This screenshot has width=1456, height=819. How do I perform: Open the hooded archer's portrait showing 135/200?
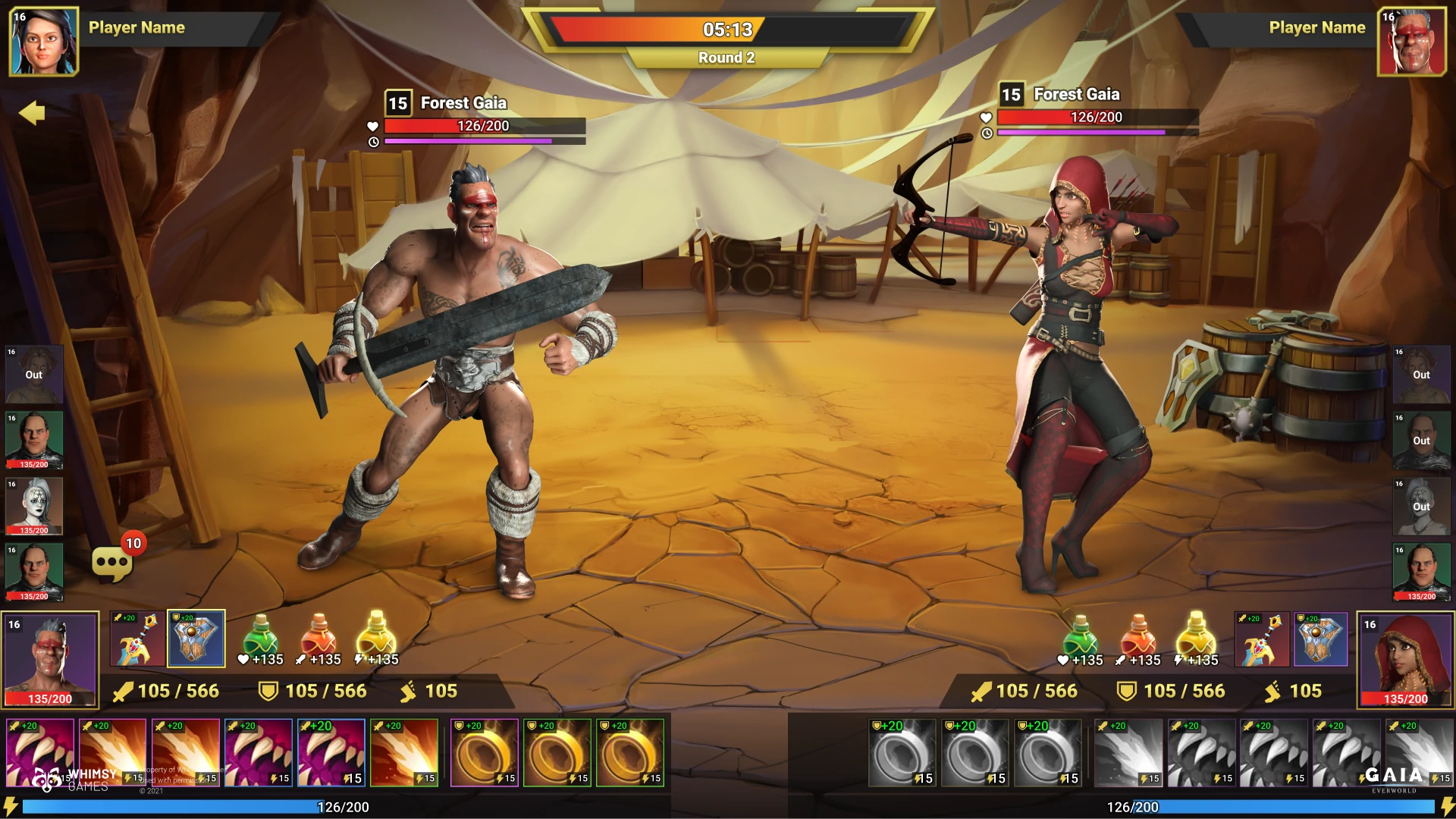(x=1404, y=659)
